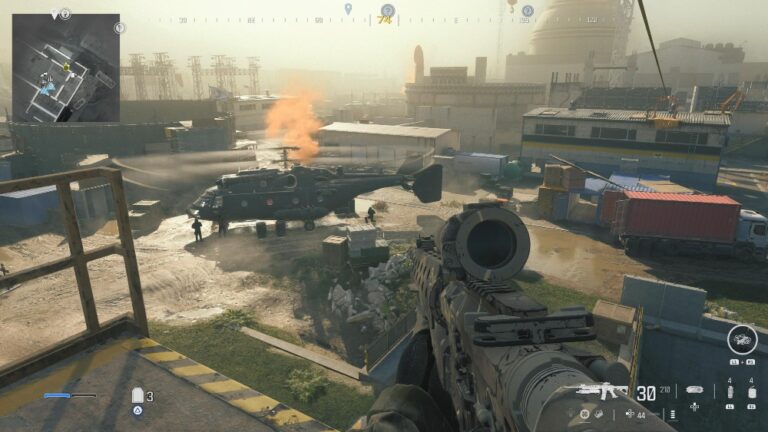Click the armor plate icon
This screenshot has width=768, height=432.
coord(137,396)
